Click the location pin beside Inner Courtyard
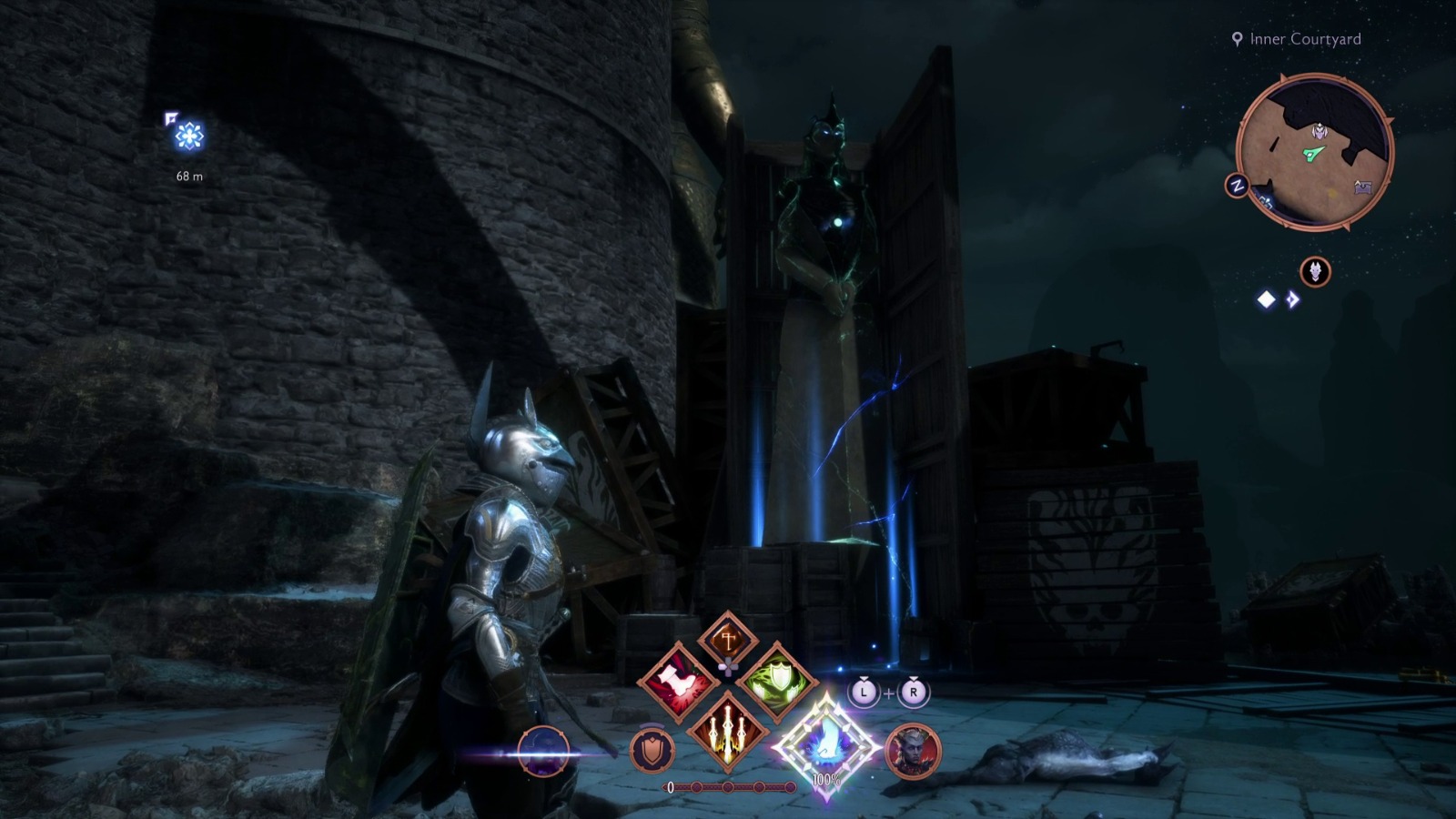Viewport: 1456px width, 819px height. (x=1237, y=39)
